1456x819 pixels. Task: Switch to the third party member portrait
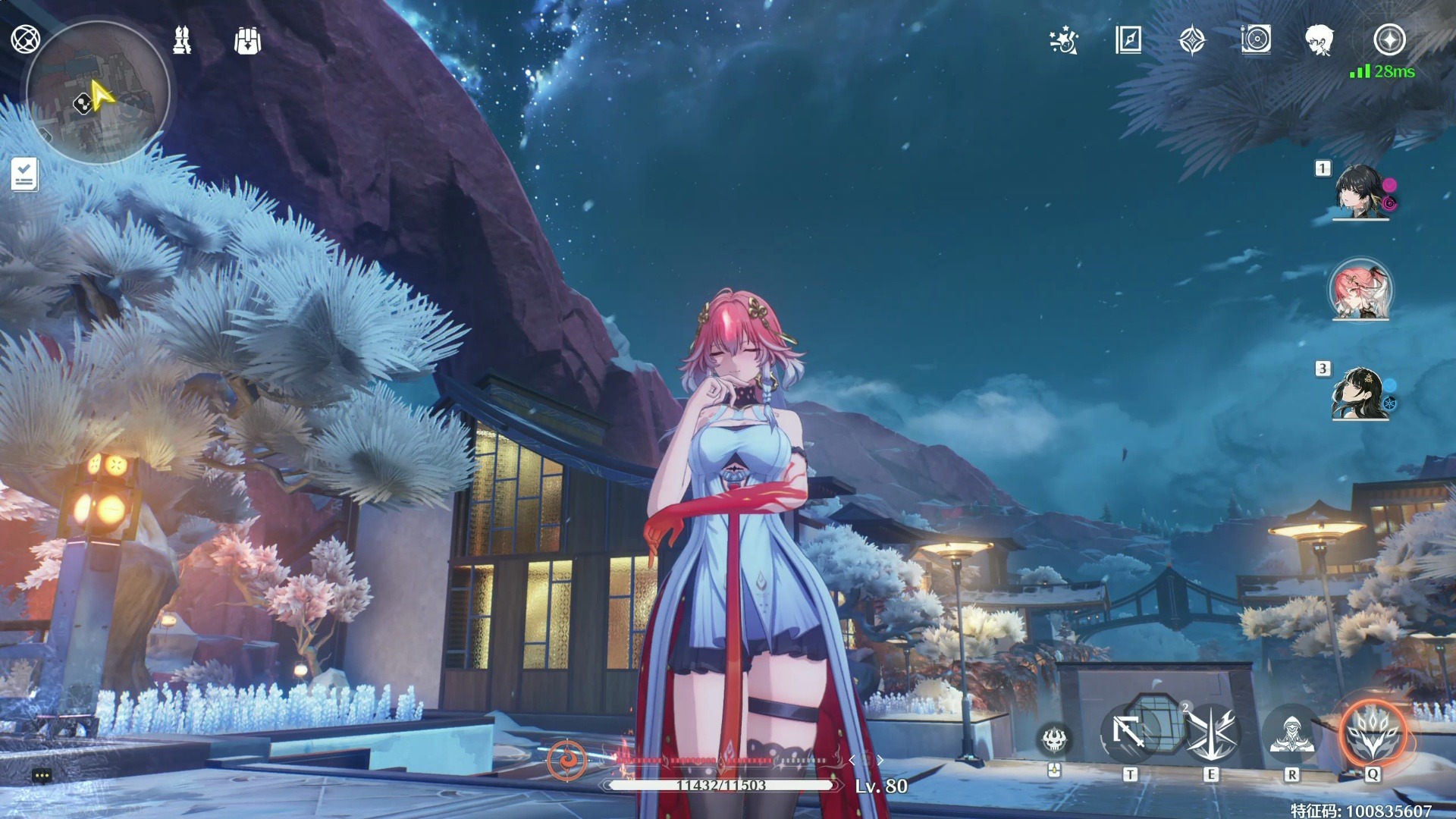[1360, 392]
